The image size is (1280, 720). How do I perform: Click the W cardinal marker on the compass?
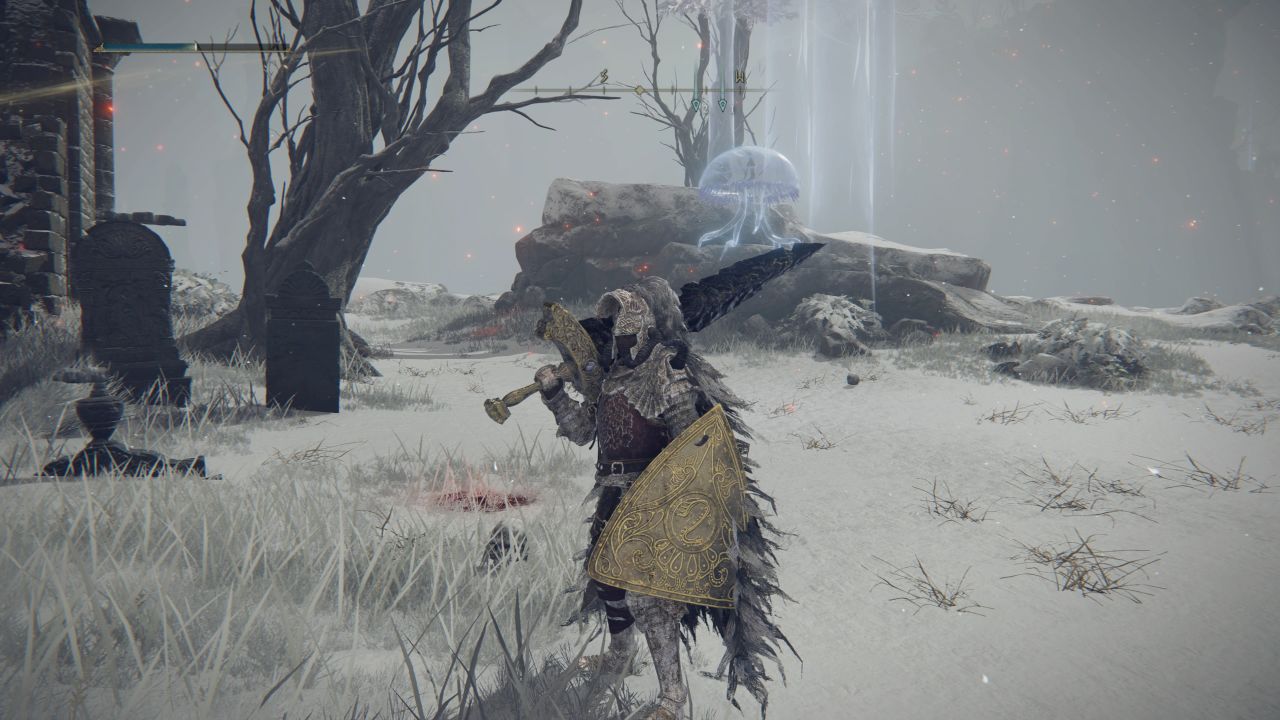[740, 77]
